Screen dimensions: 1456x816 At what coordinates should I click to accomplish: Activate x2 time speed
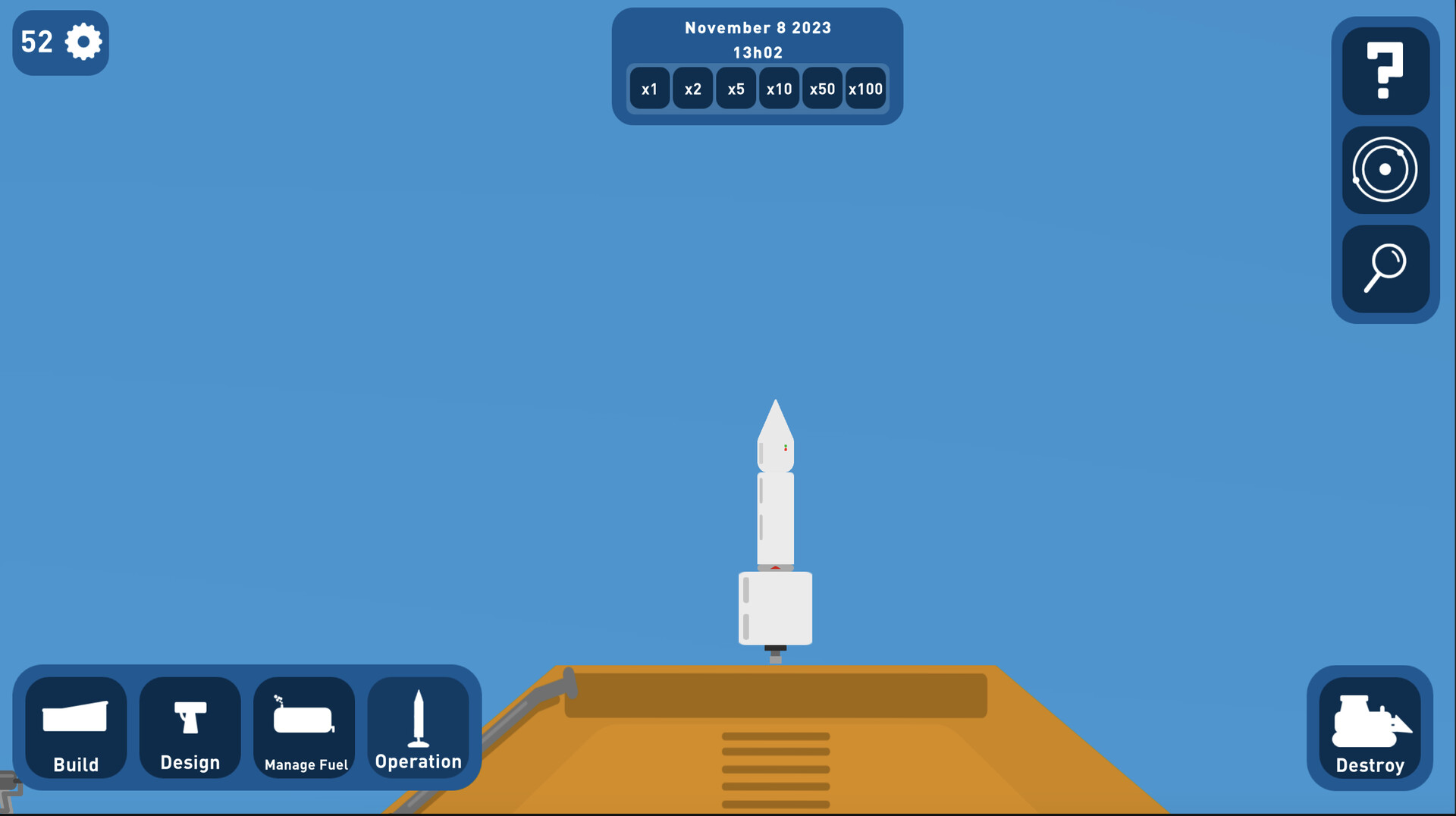coord(692,88)
